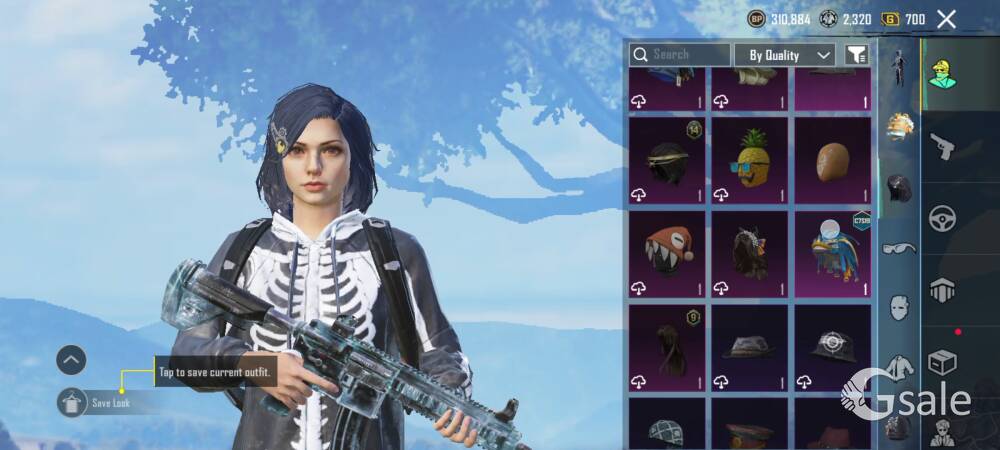Equip the orange monster-mouth hat
This screenshot has width=1000, height=450.
(x=667, y=252)
